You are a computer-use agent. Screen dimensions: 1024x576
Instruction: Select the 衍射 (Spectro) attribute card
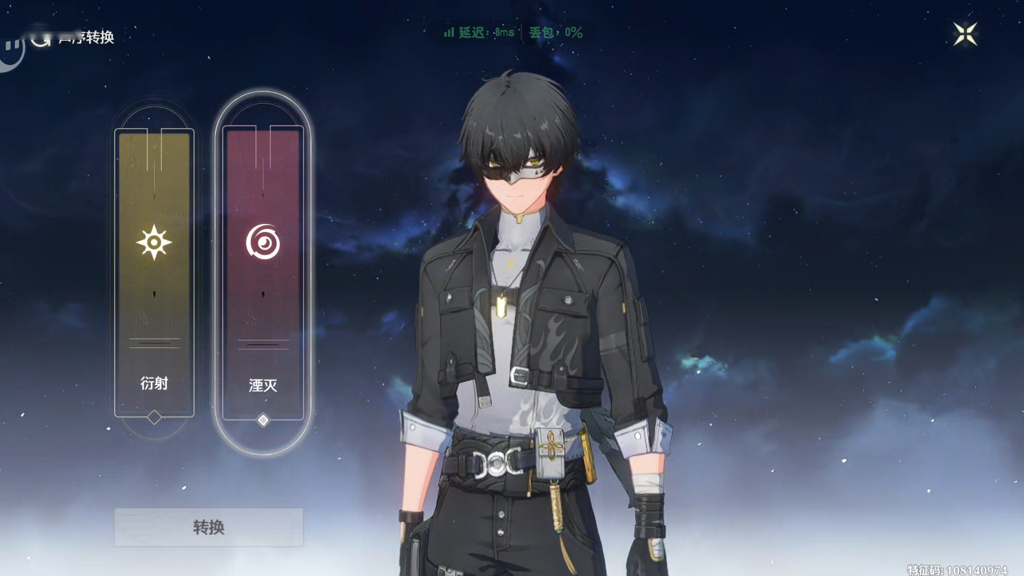coord(153,270)
